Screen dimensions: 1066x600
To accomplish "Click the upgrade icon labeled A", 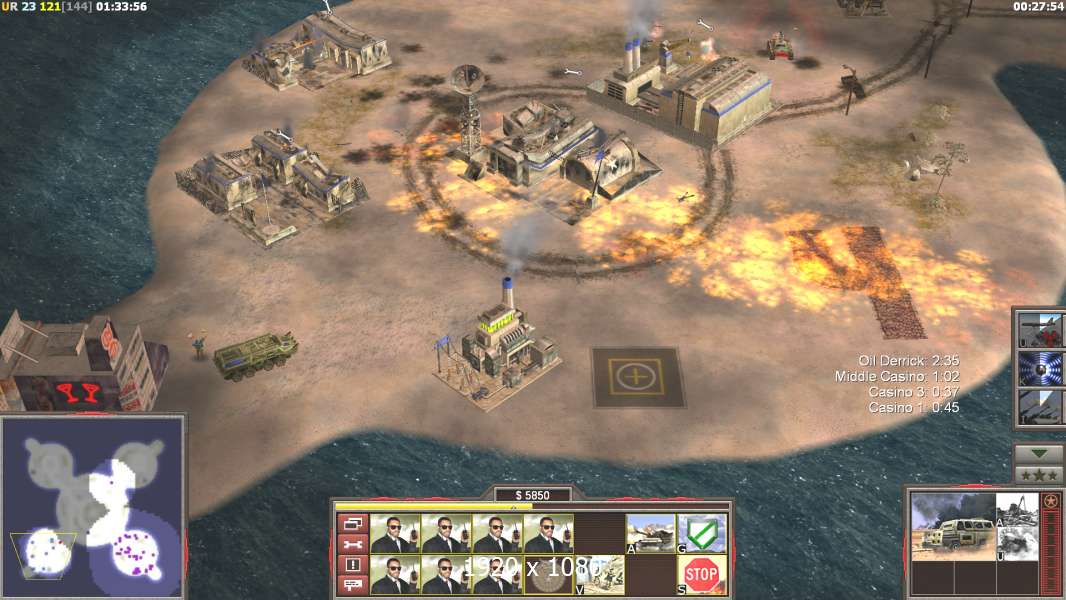I will (1015, 509).
